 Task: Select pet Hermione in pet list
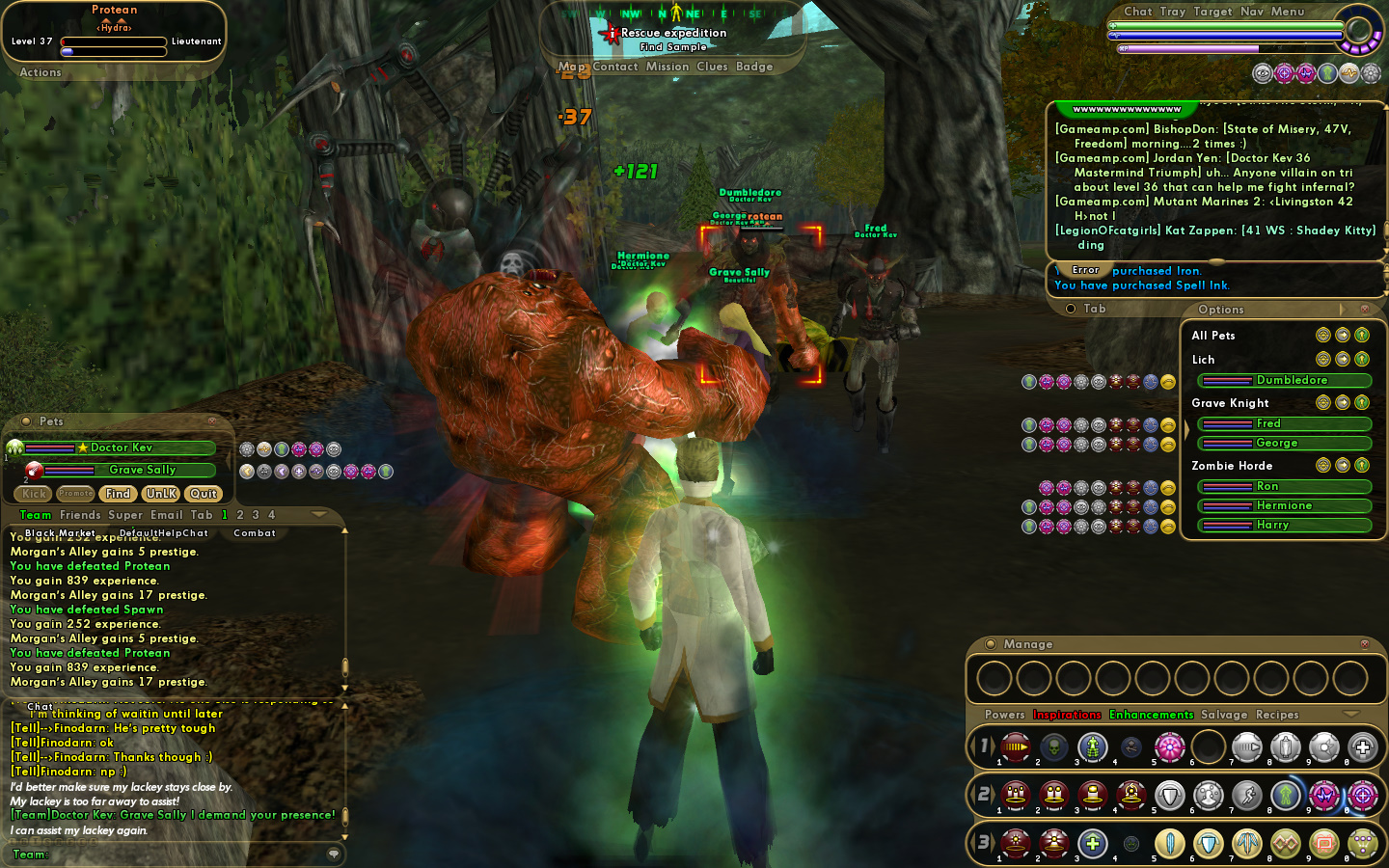(1283, 505)
